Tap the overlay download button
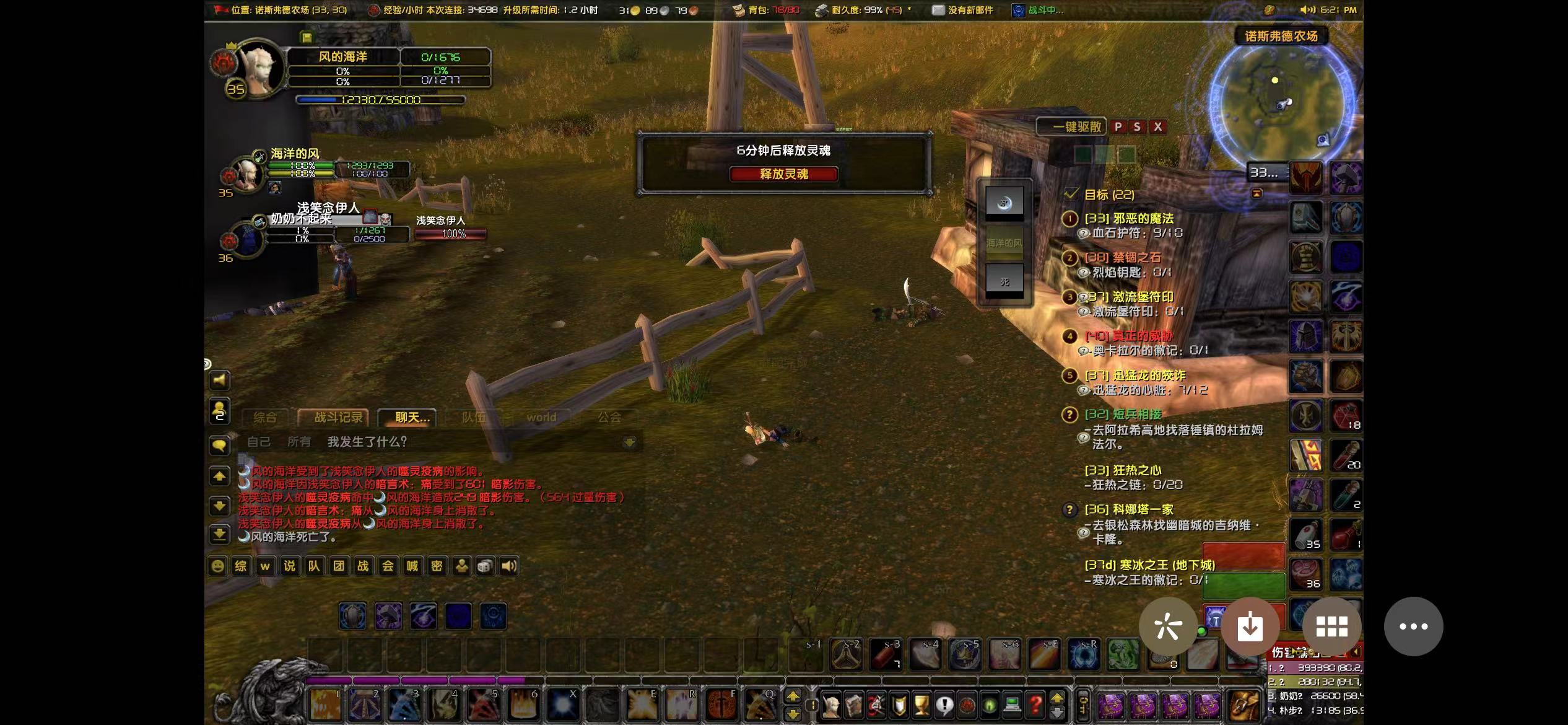 pyautogui.click(x=1250, y=626)
